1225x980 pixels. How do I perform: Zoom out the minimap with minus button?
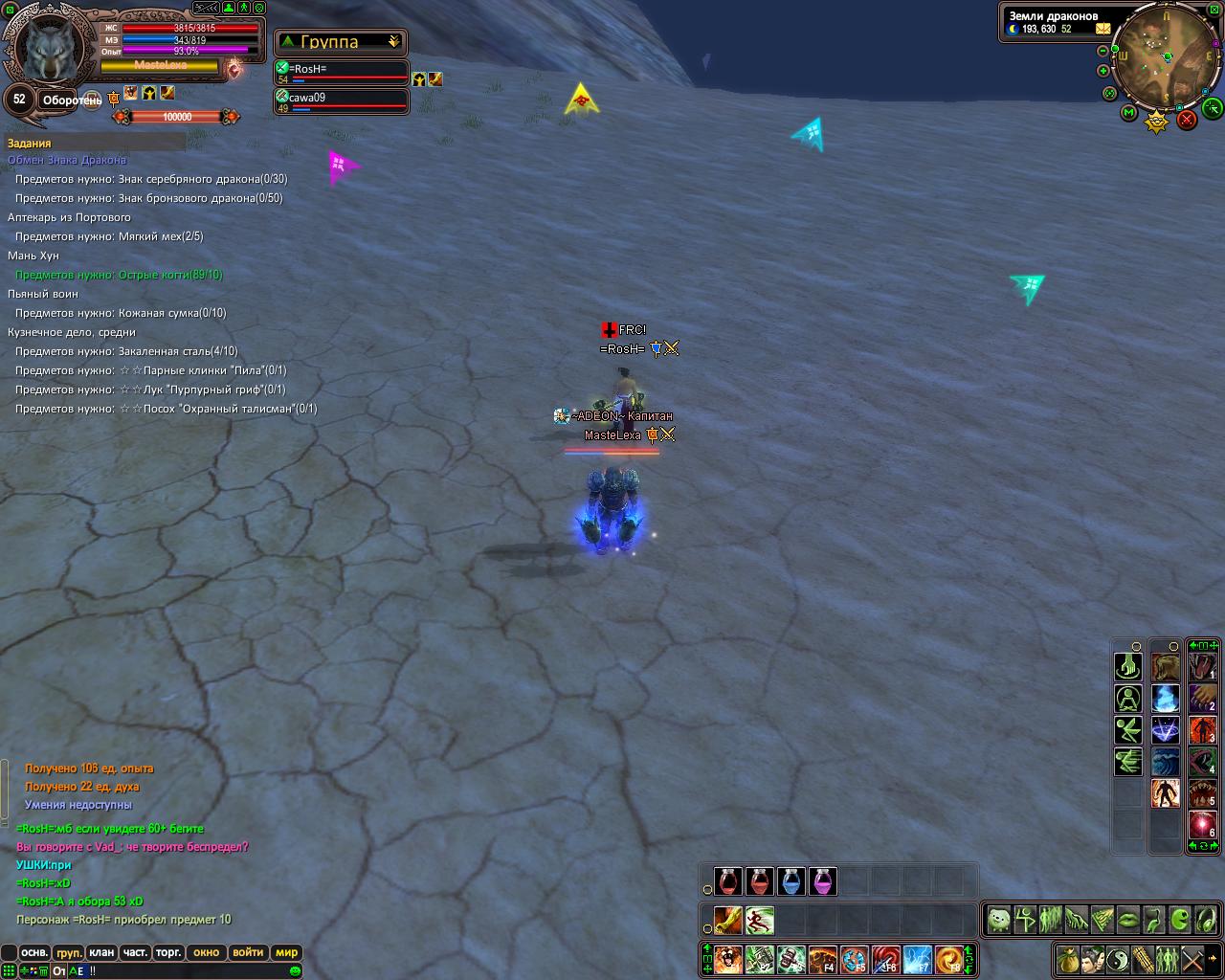point(1102,50)
